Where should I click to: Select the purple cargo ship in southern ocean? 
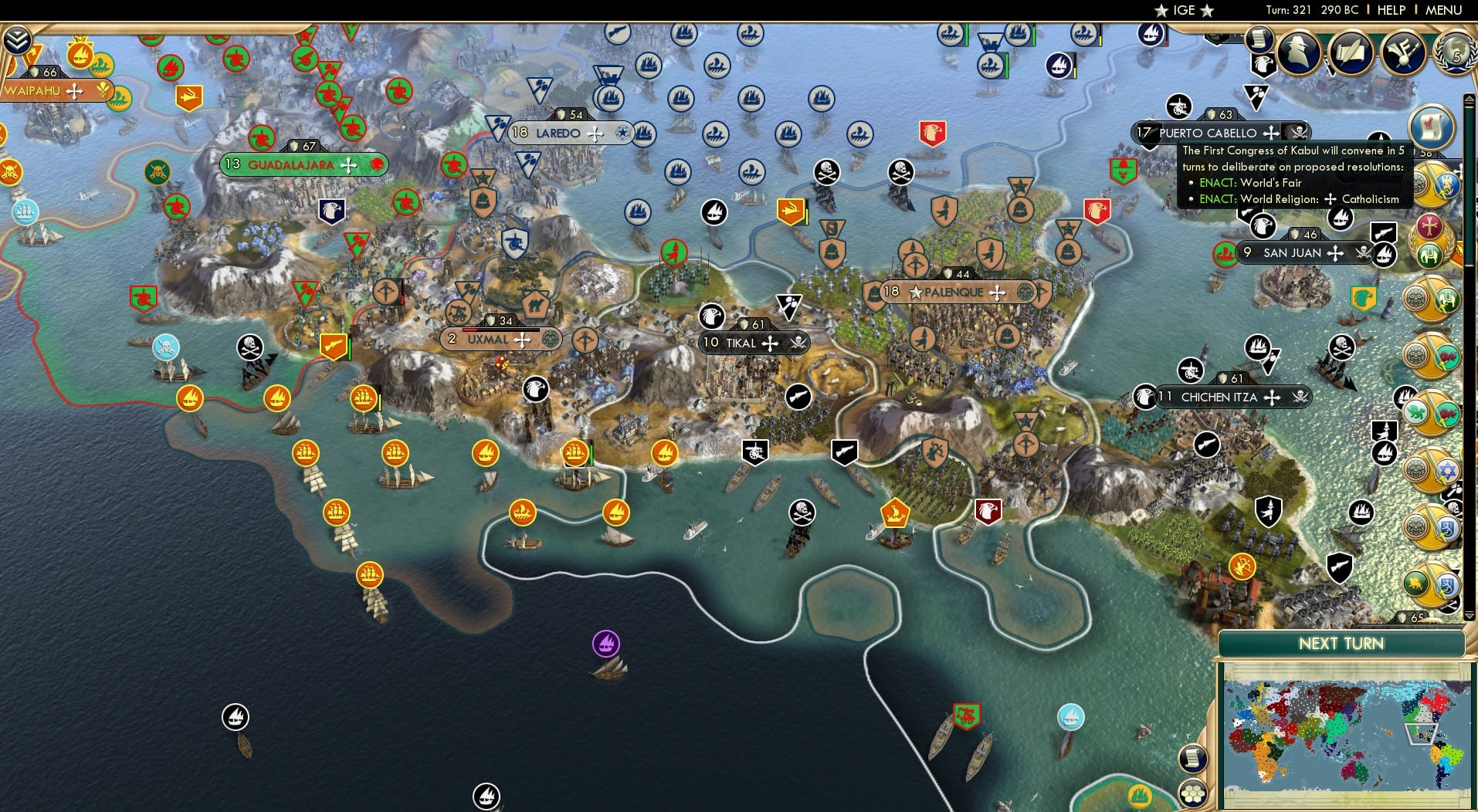click(606, 642)
